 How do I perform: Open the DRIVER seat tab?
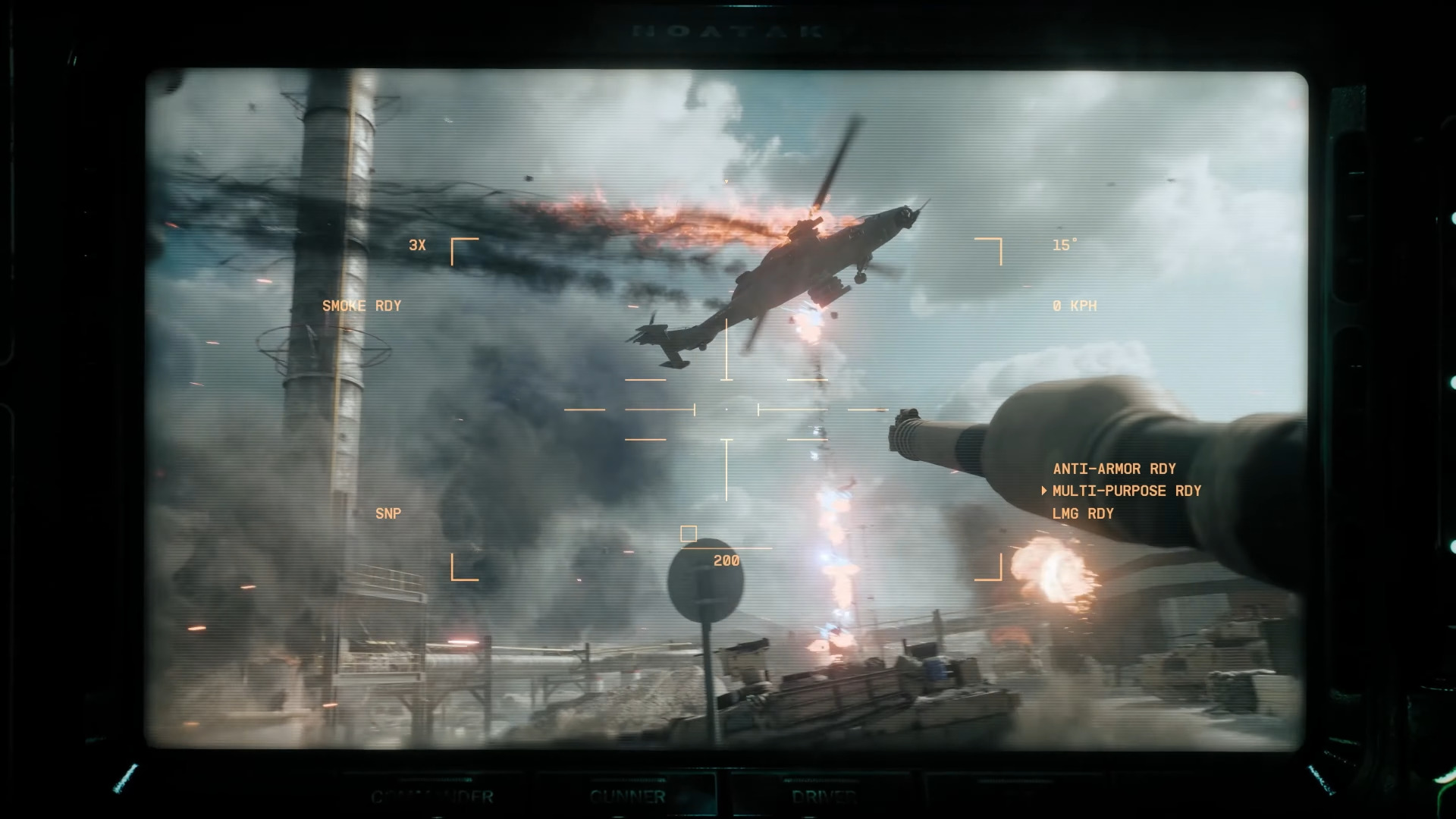[824, 796]
